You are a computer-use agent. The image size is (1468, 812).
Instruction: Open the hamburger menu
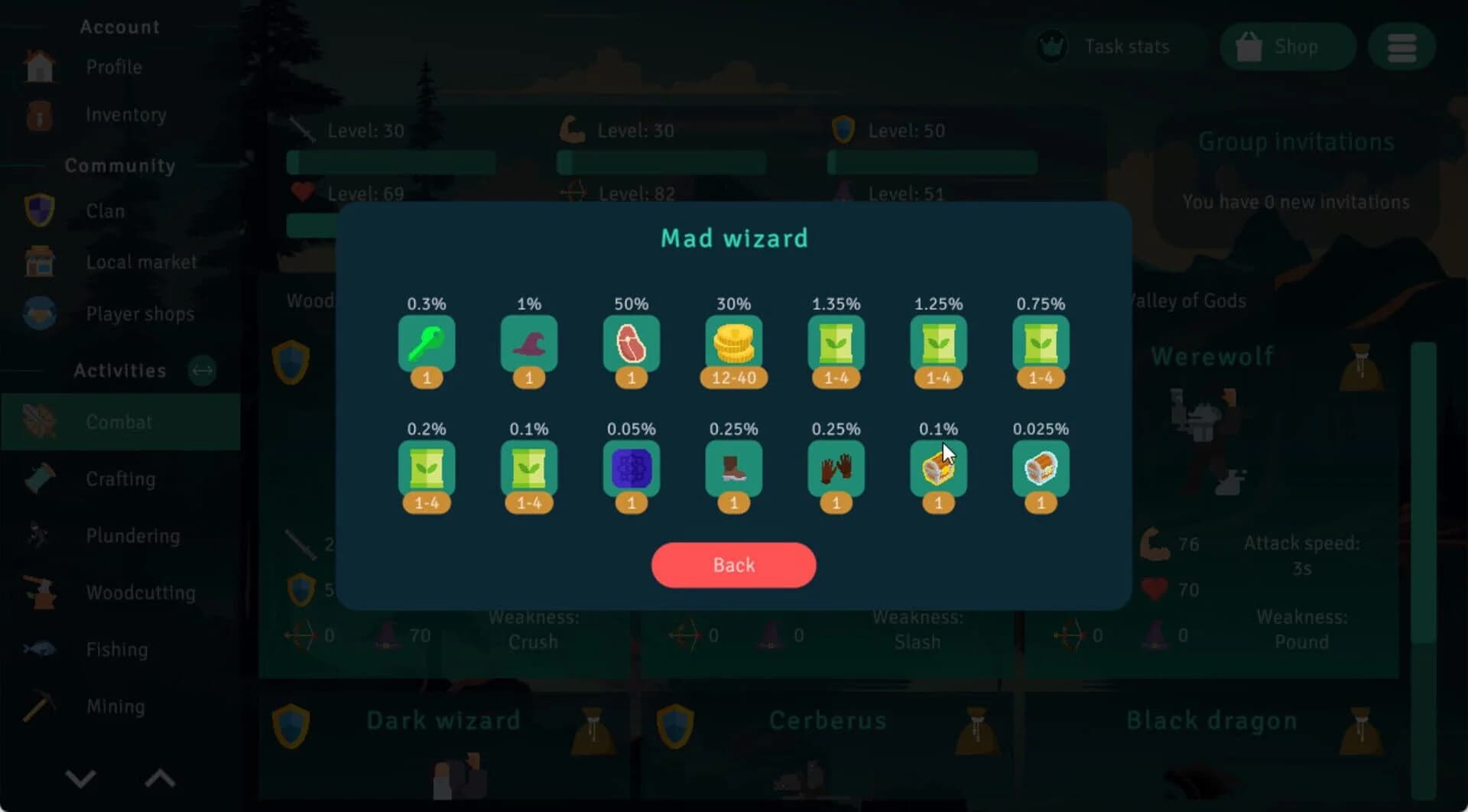coord(1401,47)
